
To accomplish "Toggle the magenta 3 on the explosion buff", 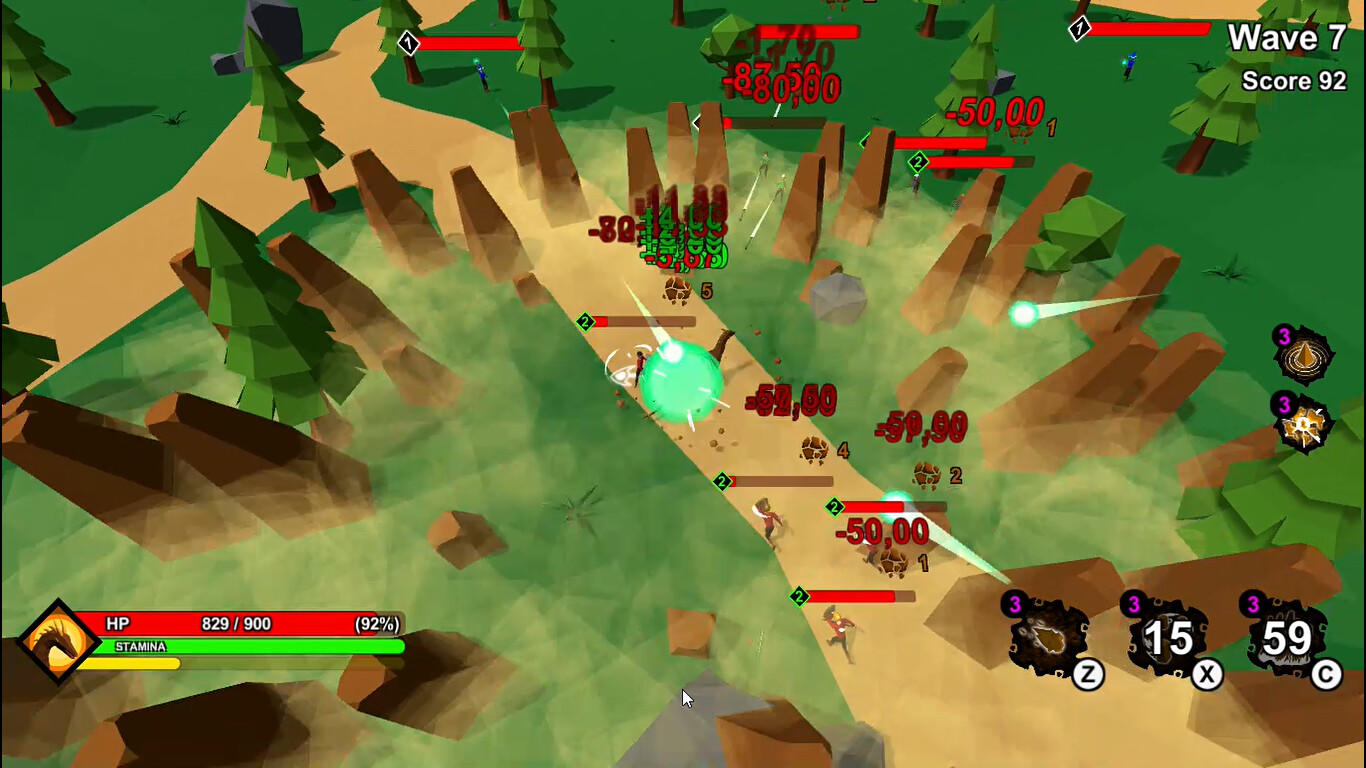I will 1283,405.
